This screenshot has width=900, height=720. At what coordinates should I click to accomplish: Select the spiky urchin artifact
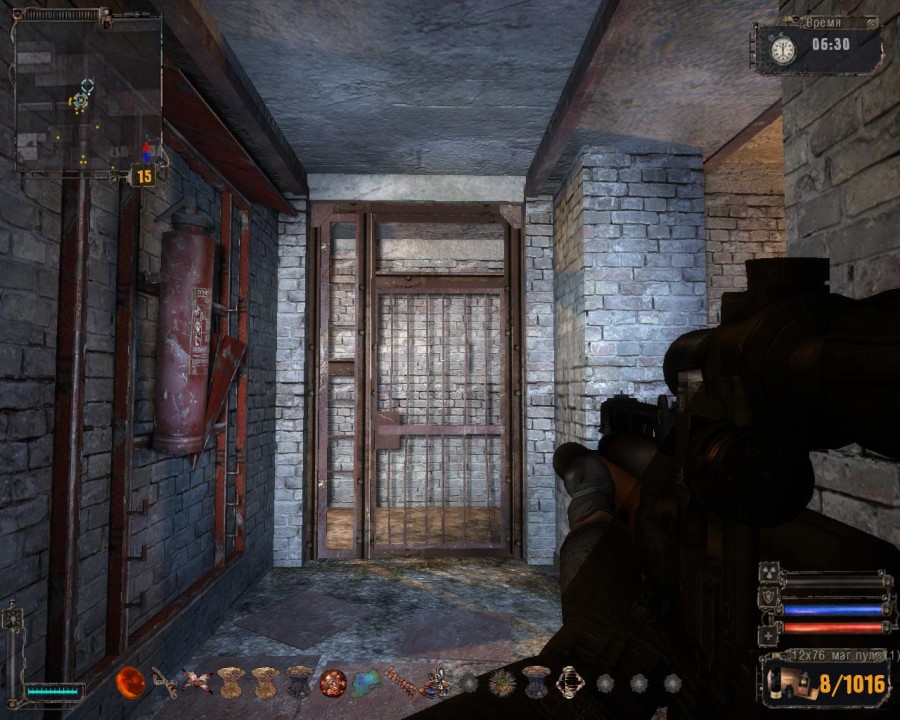(502, 683)
